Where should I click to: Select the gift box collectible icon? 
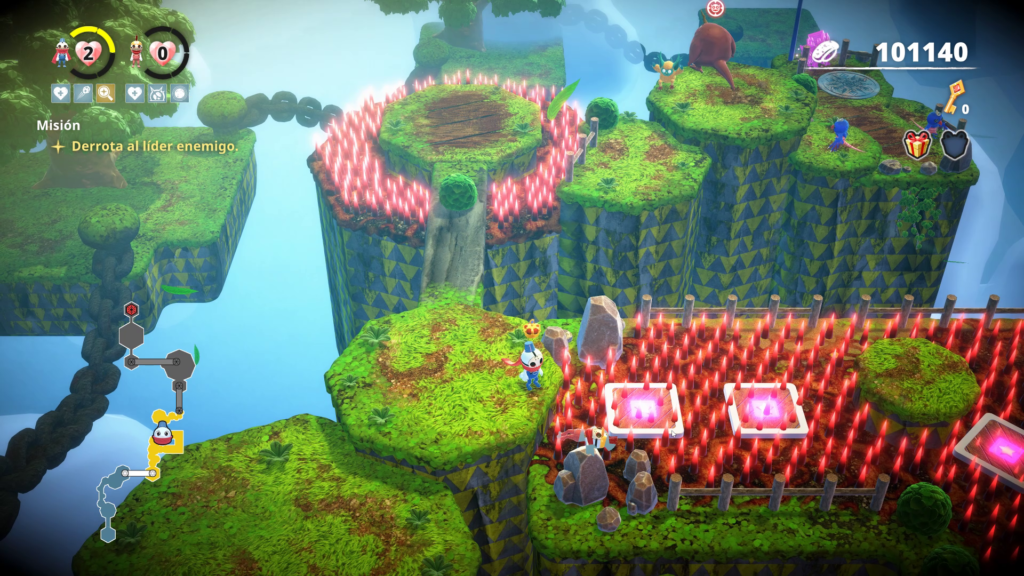[916, 143]
